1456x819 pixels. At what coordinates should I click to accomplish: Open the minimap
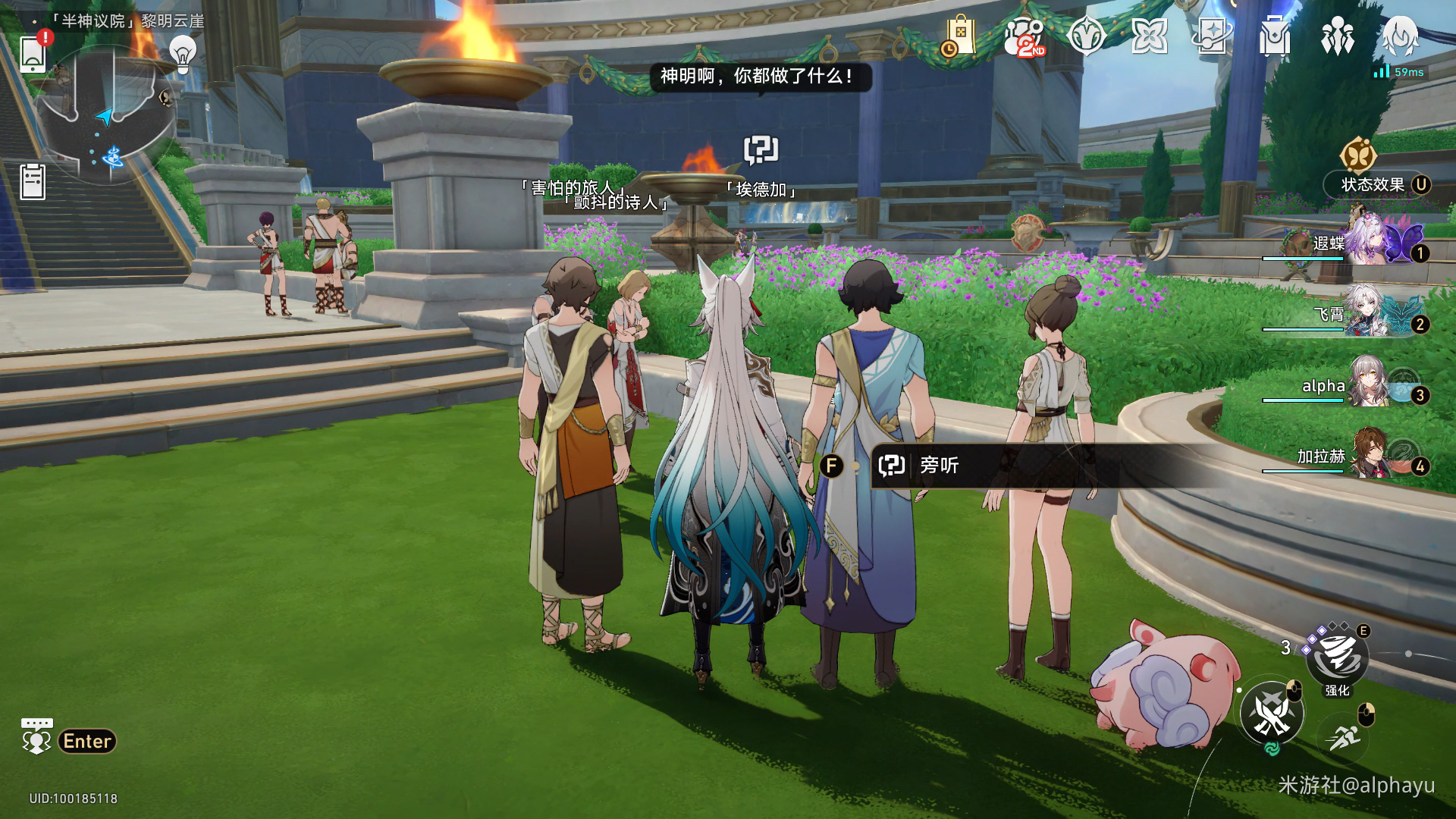coord(106,115)
